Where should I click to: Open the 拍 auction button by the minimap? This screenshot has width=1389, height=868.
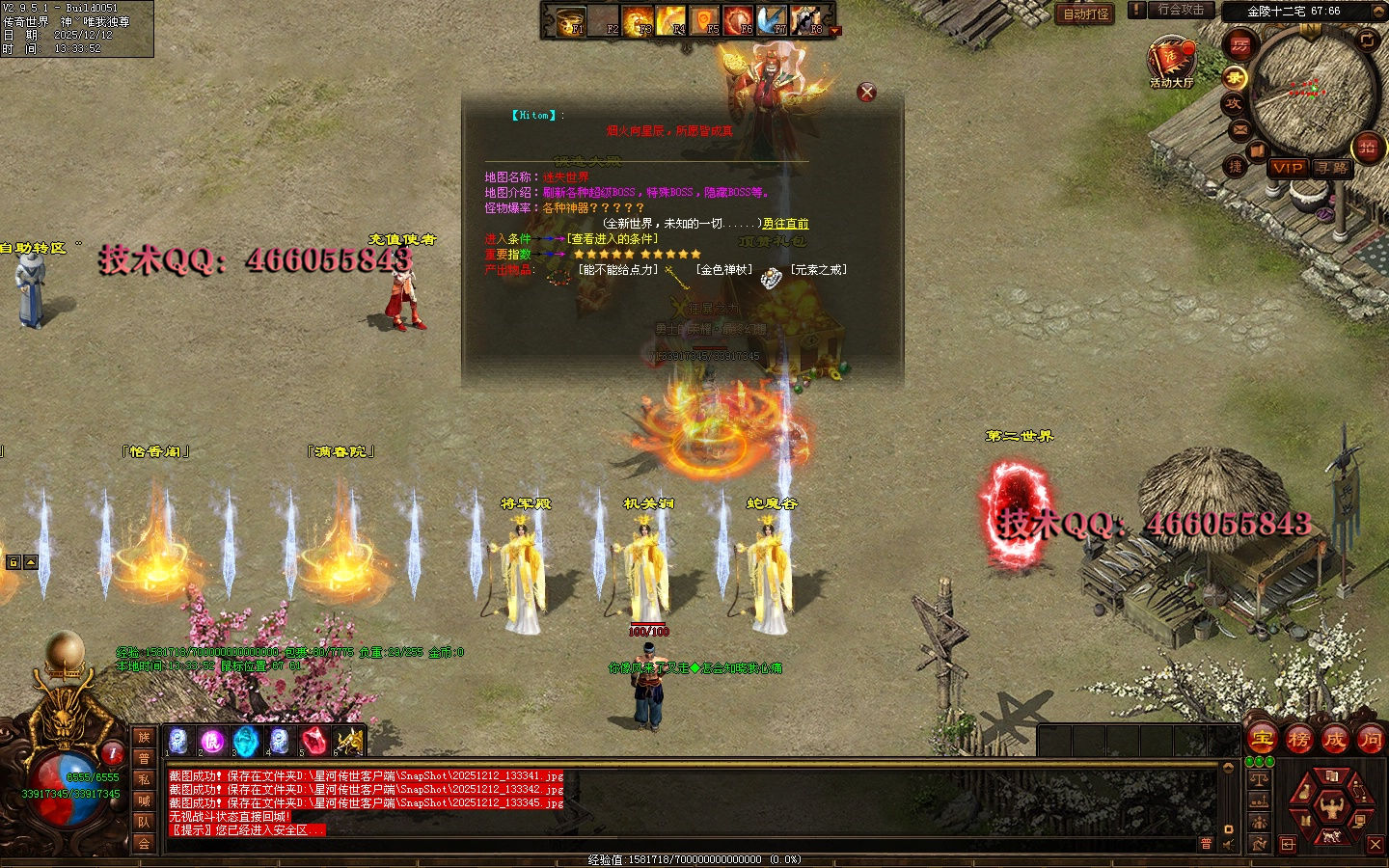(1367, 148)
